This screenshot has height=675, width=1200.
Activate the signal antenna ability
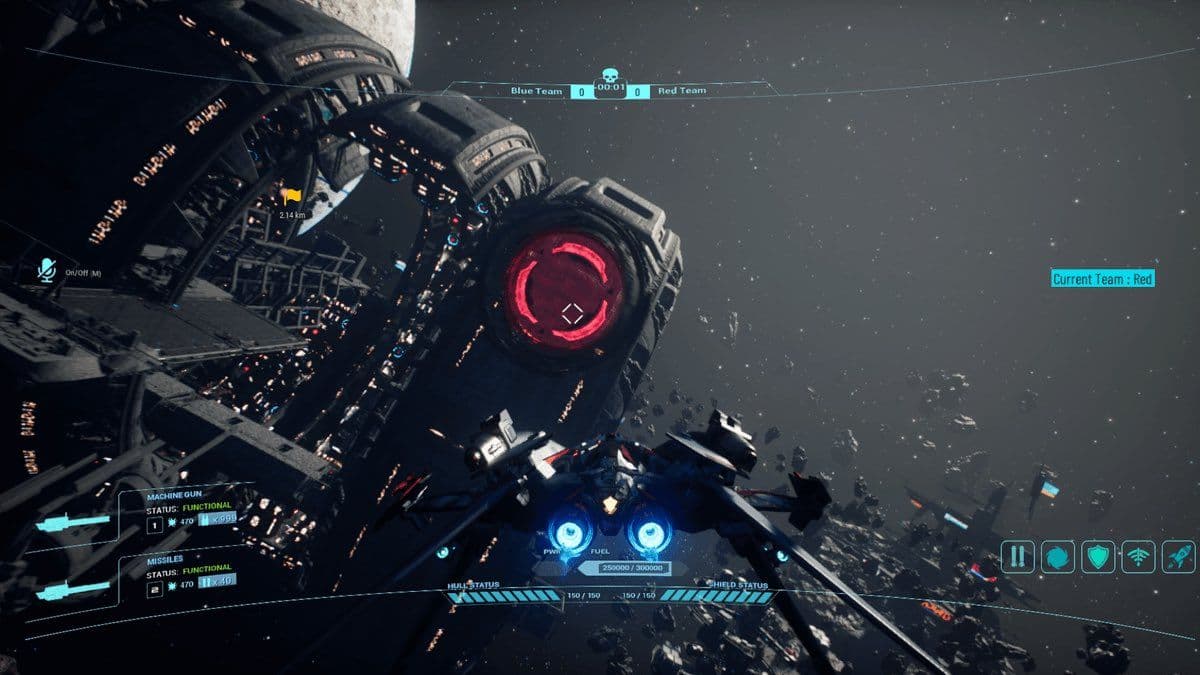[x=1139, y=556]
